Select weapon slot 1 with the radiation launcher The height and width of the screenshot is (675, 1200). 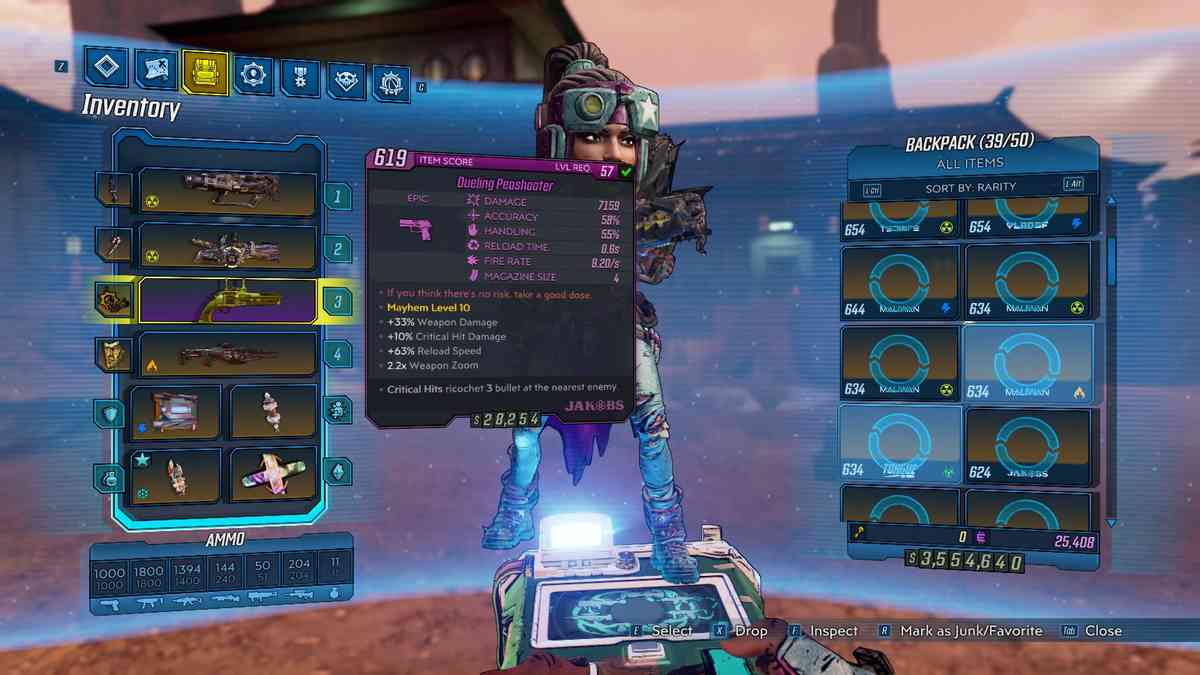(229, 192)
